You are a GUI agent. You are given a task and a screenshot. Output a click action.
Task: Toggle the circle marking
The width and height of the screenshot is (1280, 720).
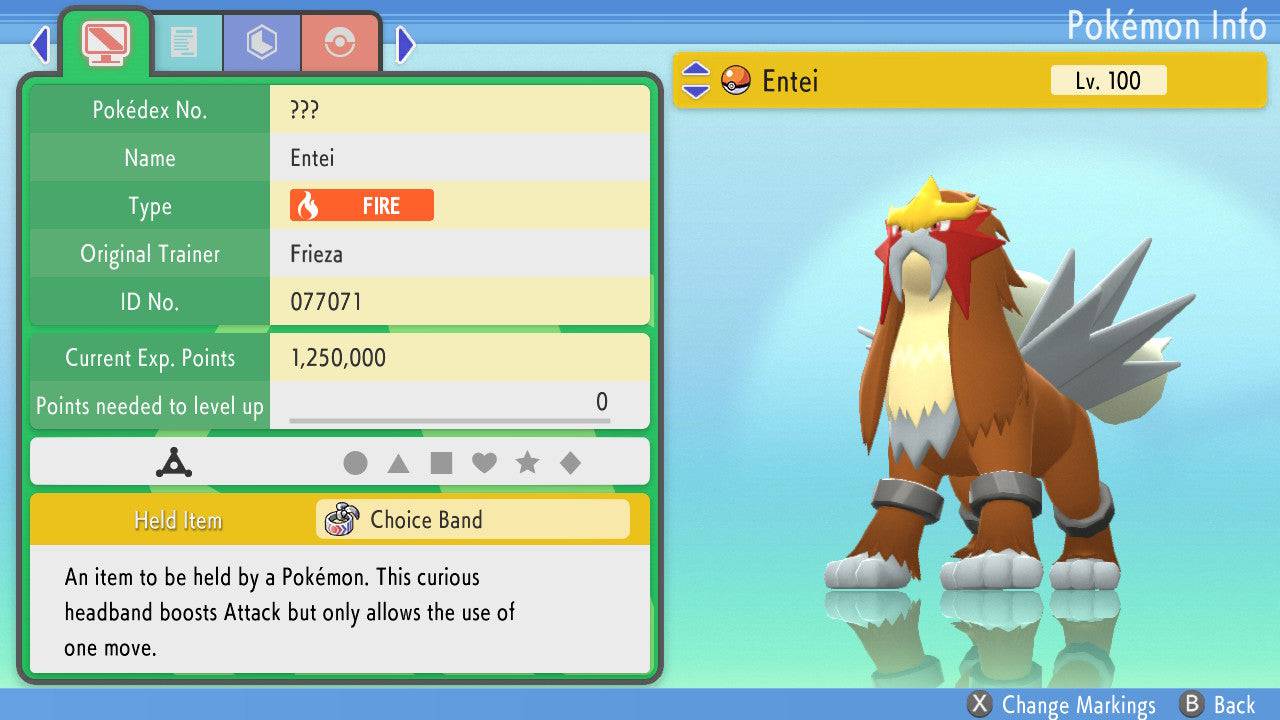[x=355, y=463]
